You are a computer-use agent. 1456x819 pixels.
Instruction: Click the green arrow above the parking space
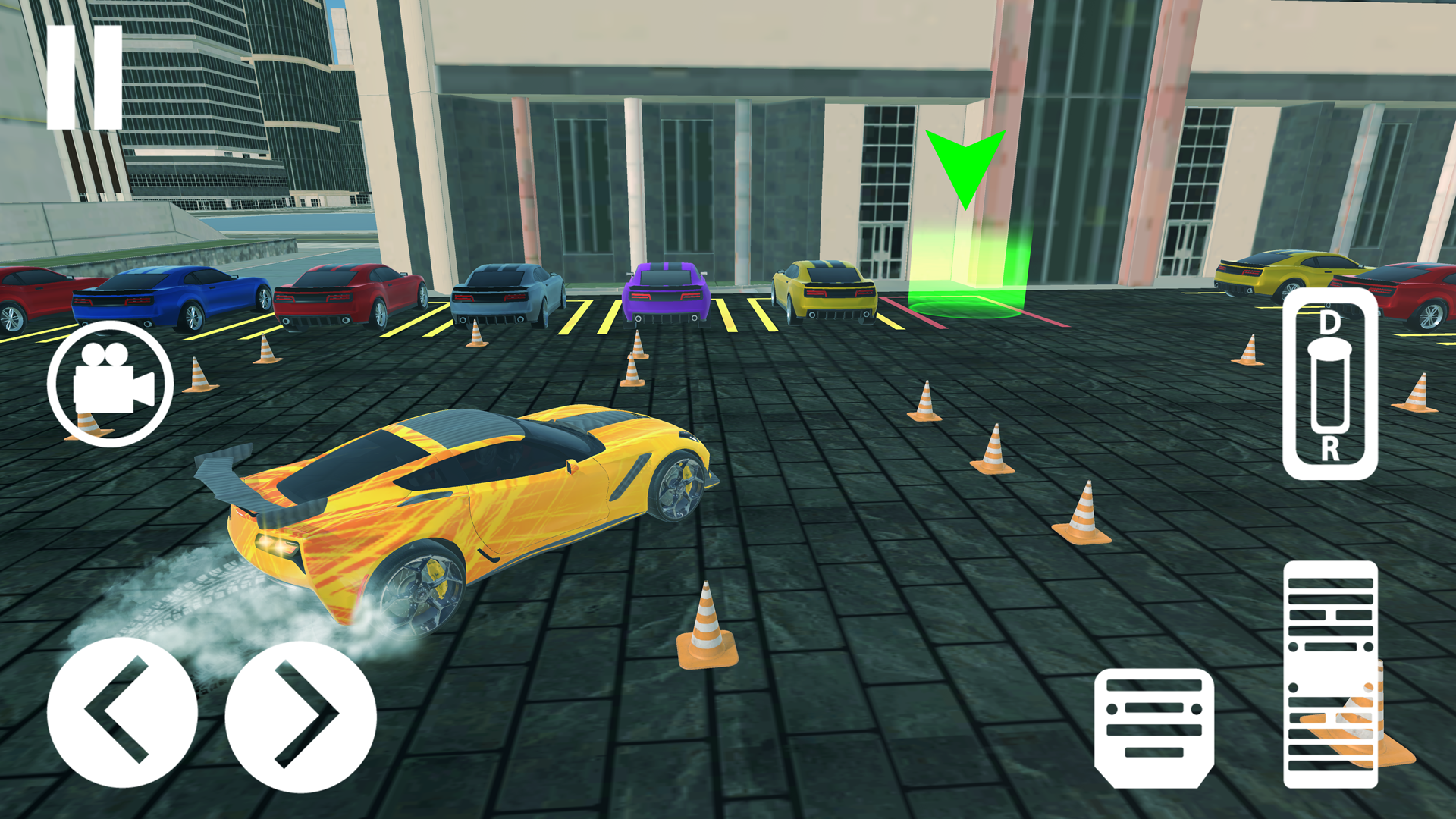pos(967,163)
